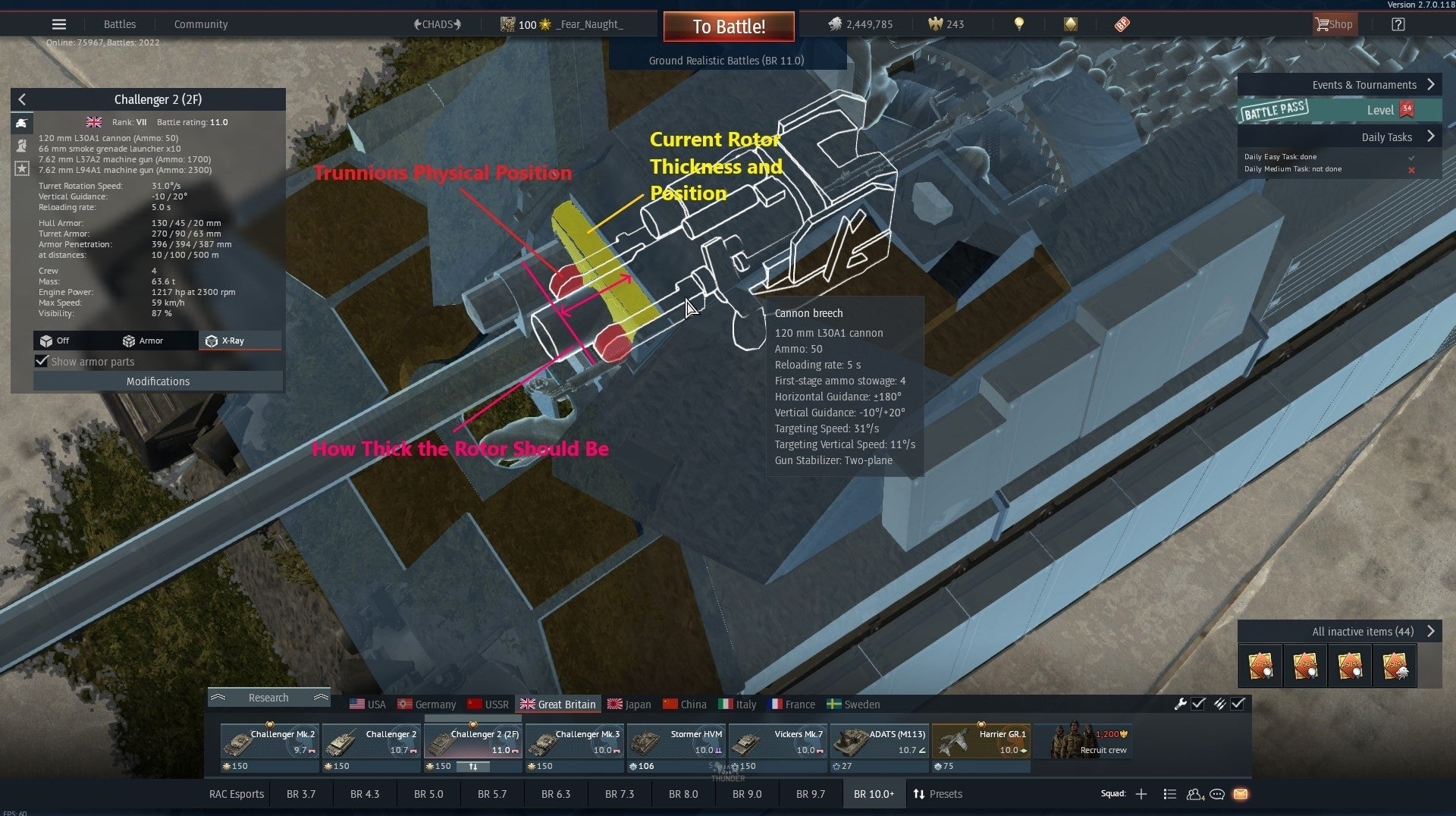Open the chat bubble icon
Screen dimensions: 1456x816
[x=1218, y=794]
